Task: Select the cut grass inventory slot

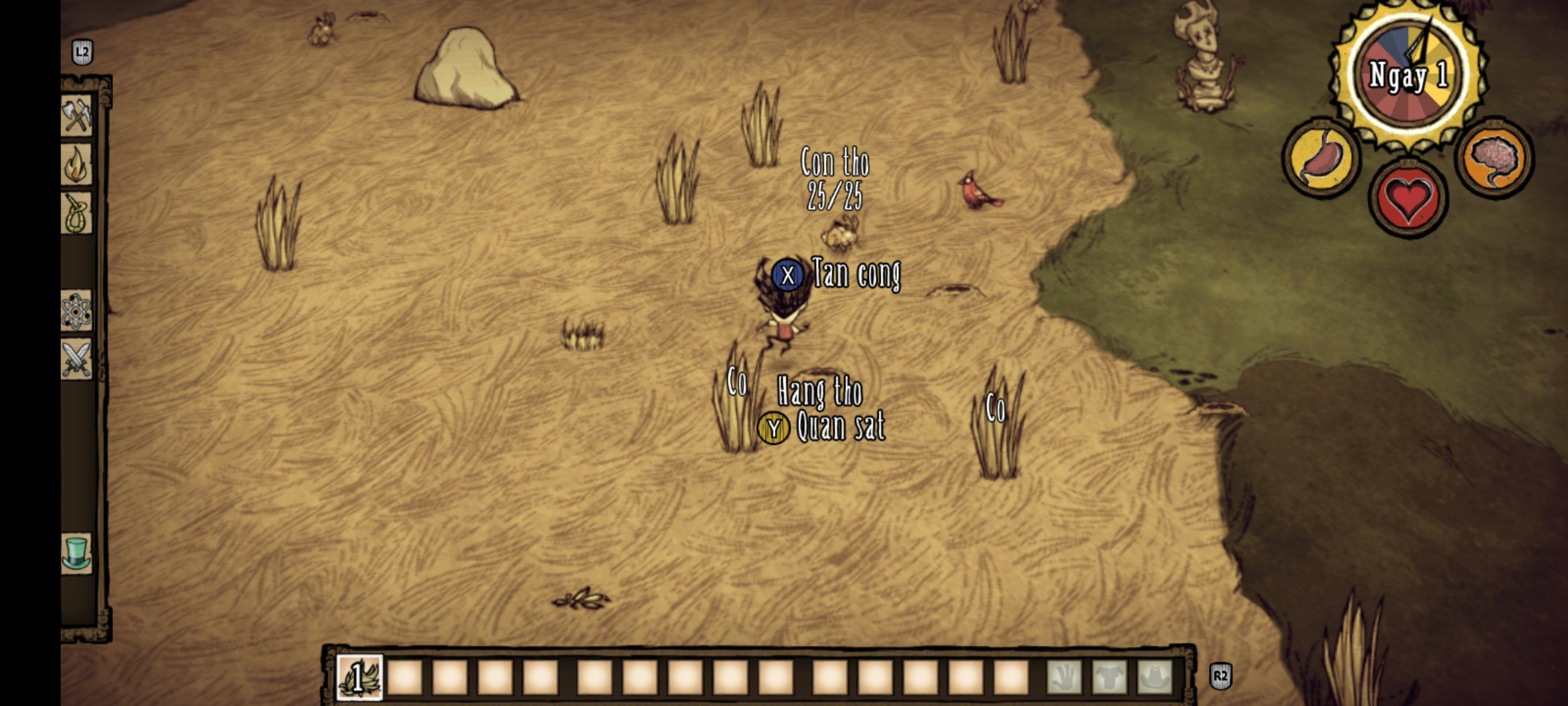Action: tap(359, 677)
